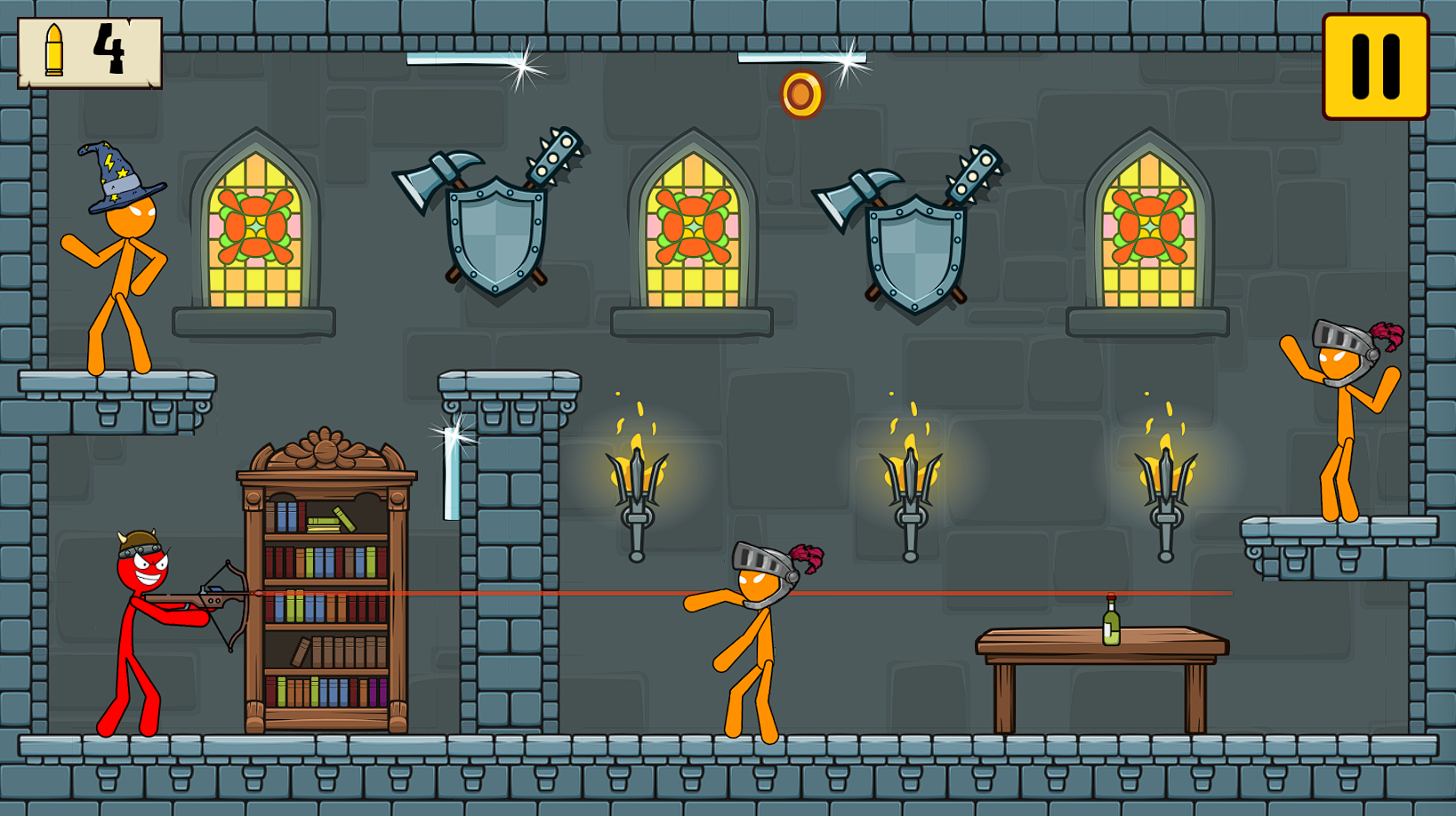Select the leftmost stained glass window
Image resolution: width=1456 pixels, height=816 pixels.
pyautogui.click(x=256, y=227)
